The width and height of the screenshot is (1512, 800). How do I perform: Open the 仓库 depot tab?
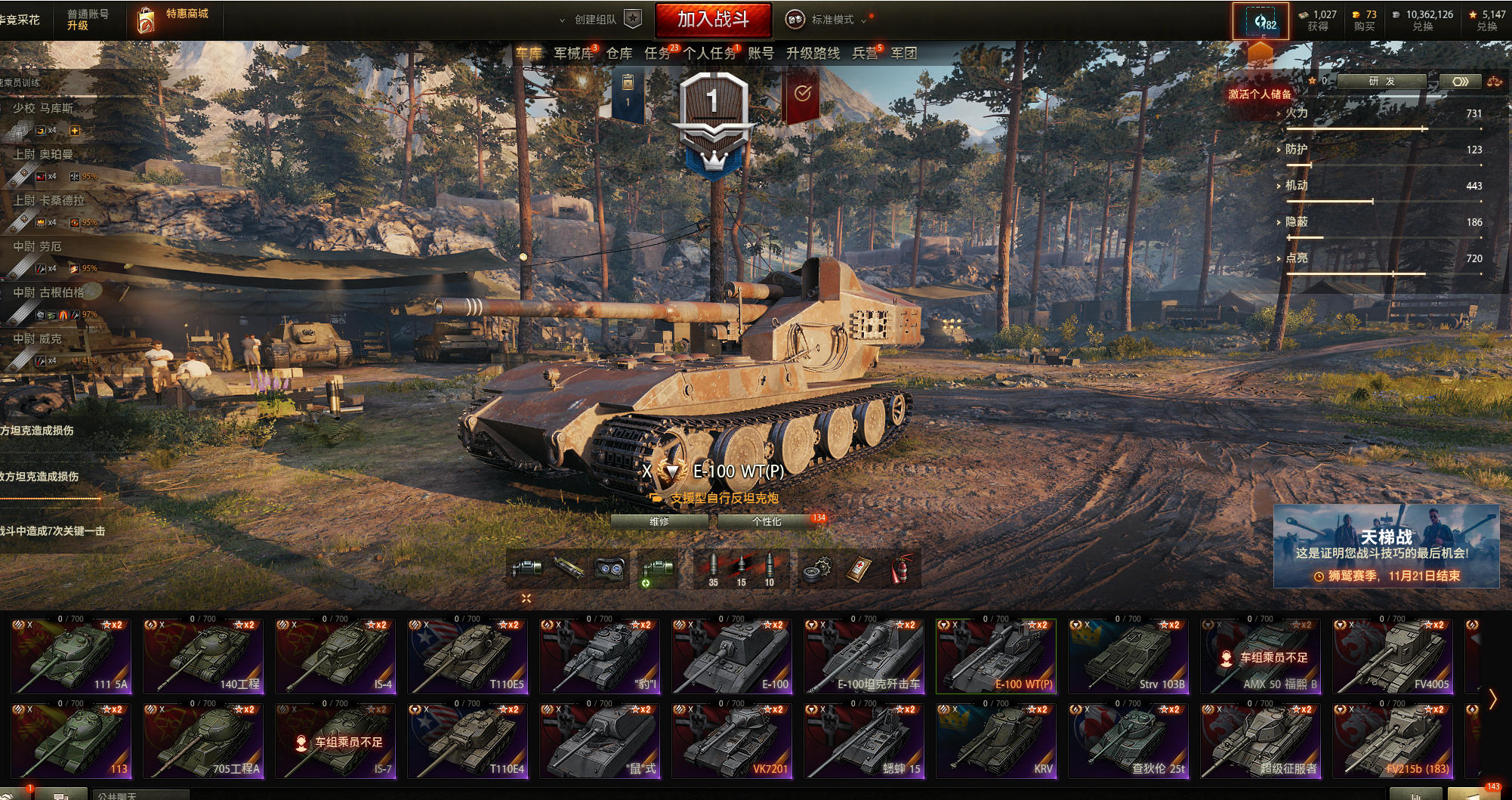(619, 54)
